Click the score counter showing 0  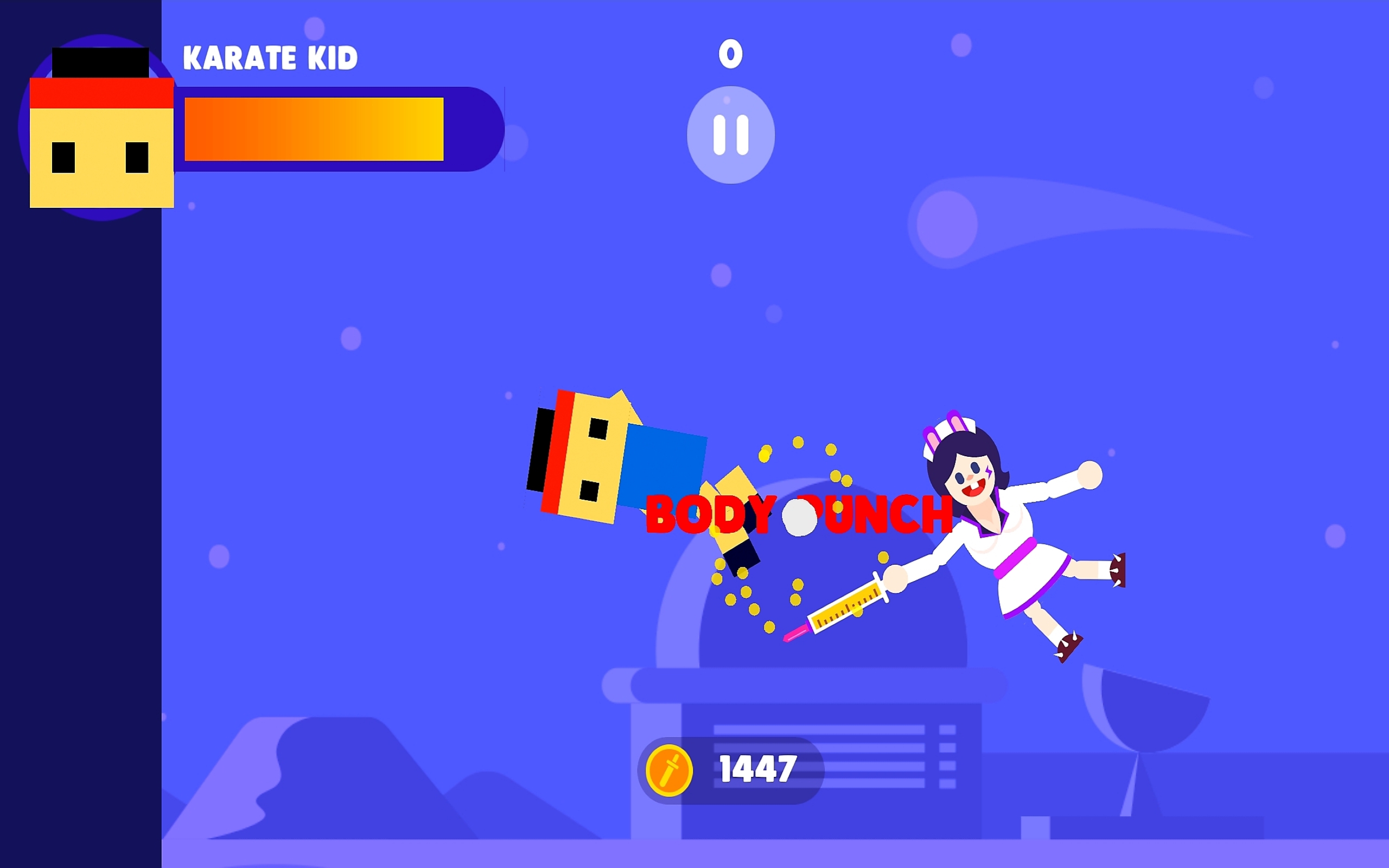click(x=730, y=55)
